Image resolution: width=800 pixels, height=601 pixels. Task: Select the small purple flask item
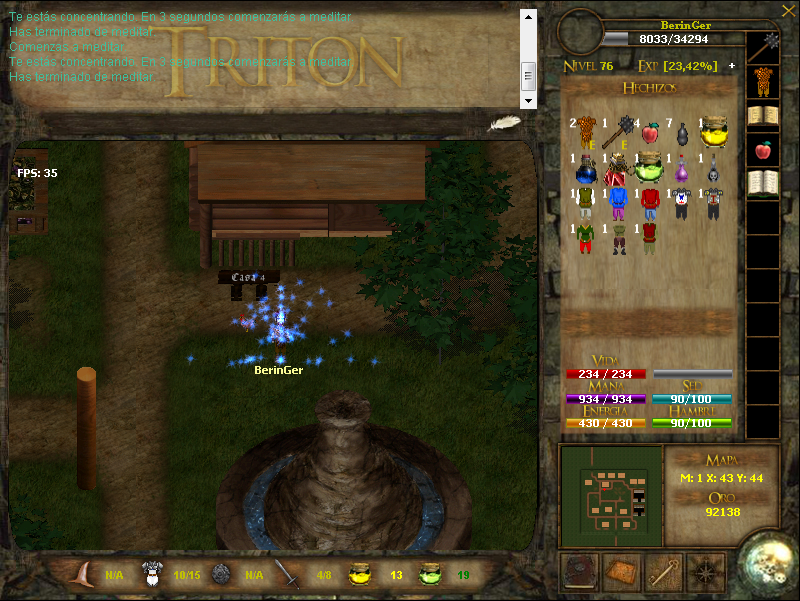(682, 168)
